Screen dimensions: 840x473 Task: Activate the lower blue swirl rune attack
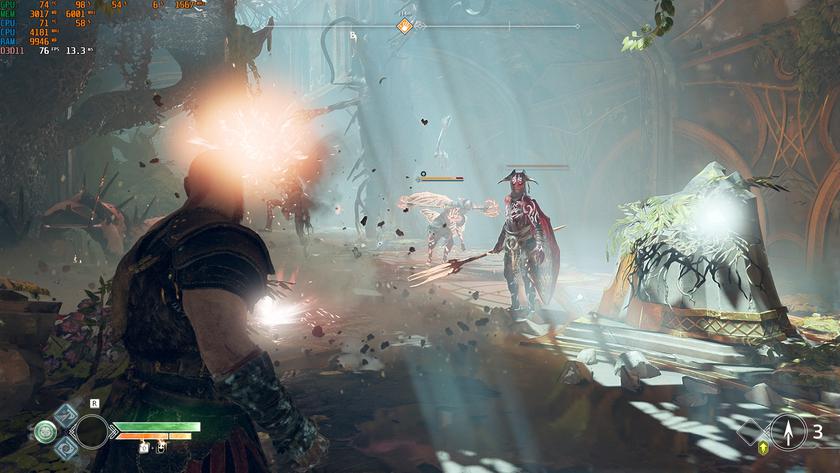pos(66,448)
